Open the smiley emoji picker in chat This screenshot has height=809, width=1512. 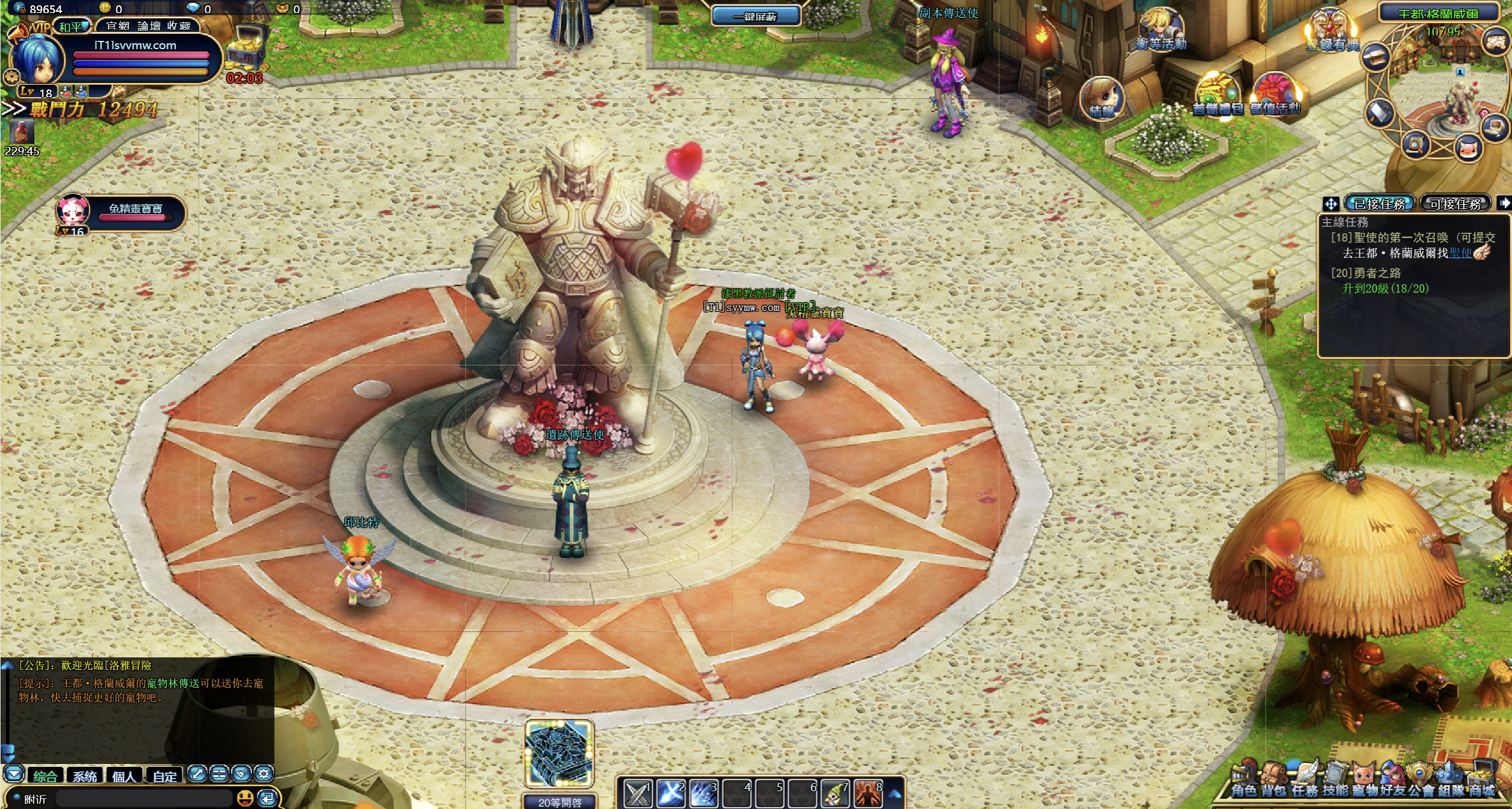coord(245,798)
